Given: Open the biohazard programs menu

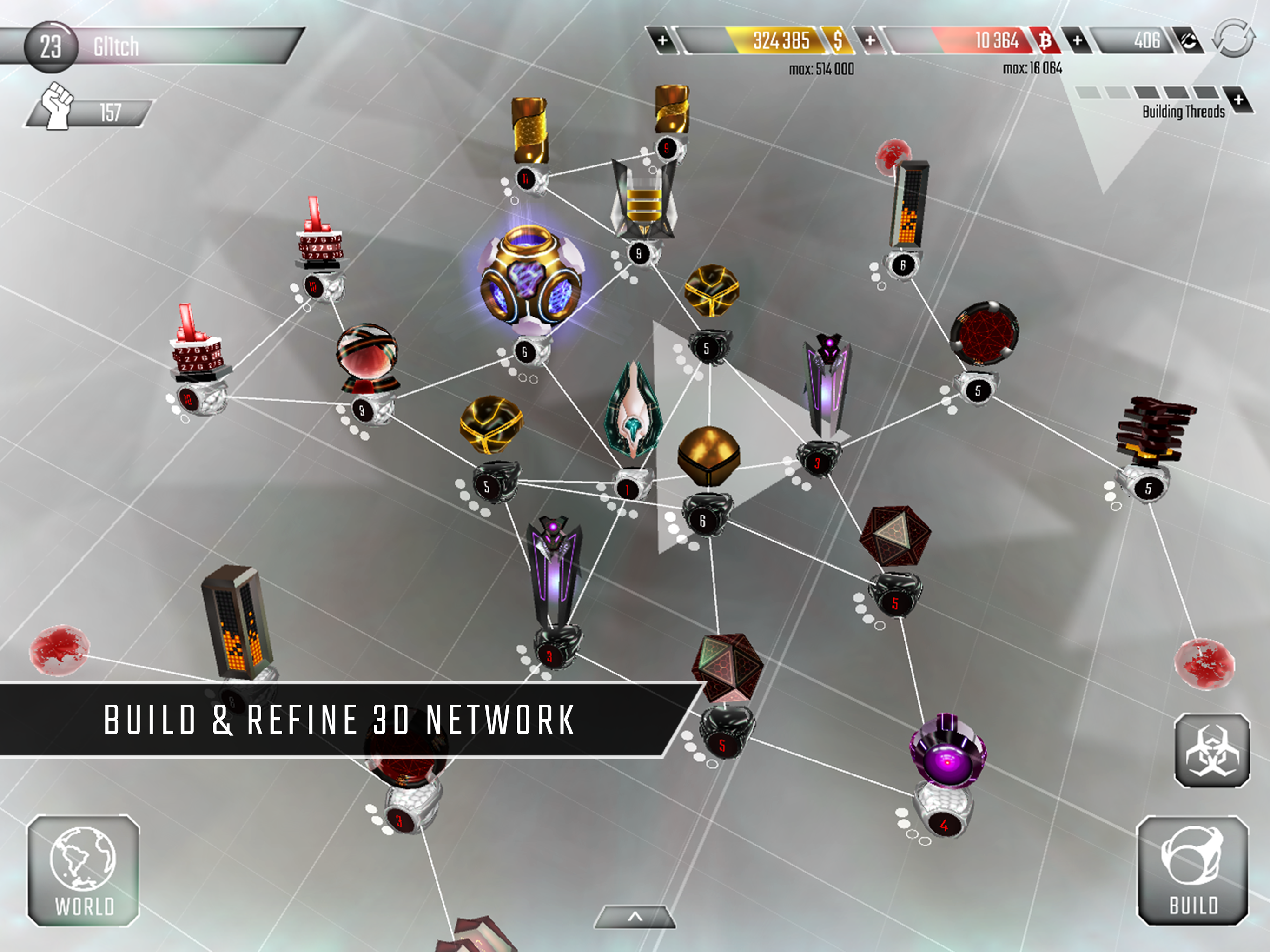Looking at the screenshot, I should [x=1211, y=750].
